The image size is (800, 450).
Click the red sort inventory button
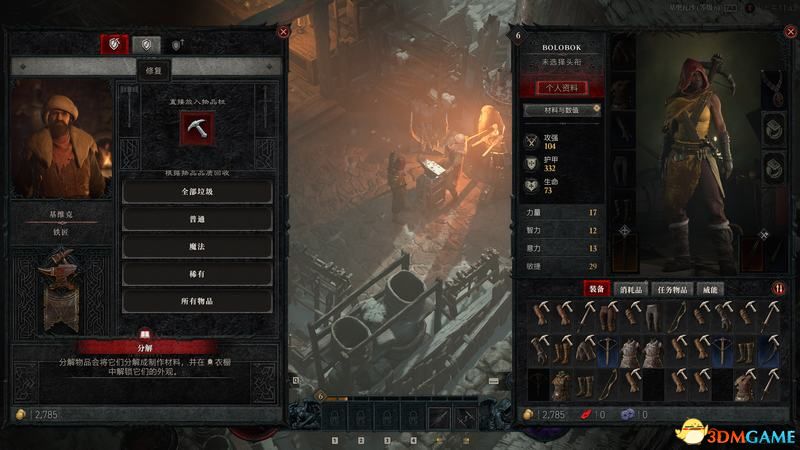tap(777, 288)
